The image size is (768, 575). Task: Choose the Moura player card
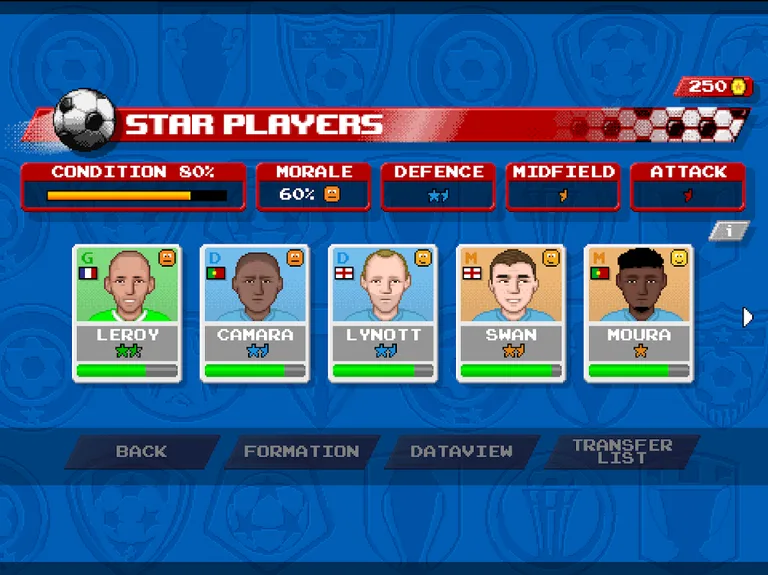(638, 312)
